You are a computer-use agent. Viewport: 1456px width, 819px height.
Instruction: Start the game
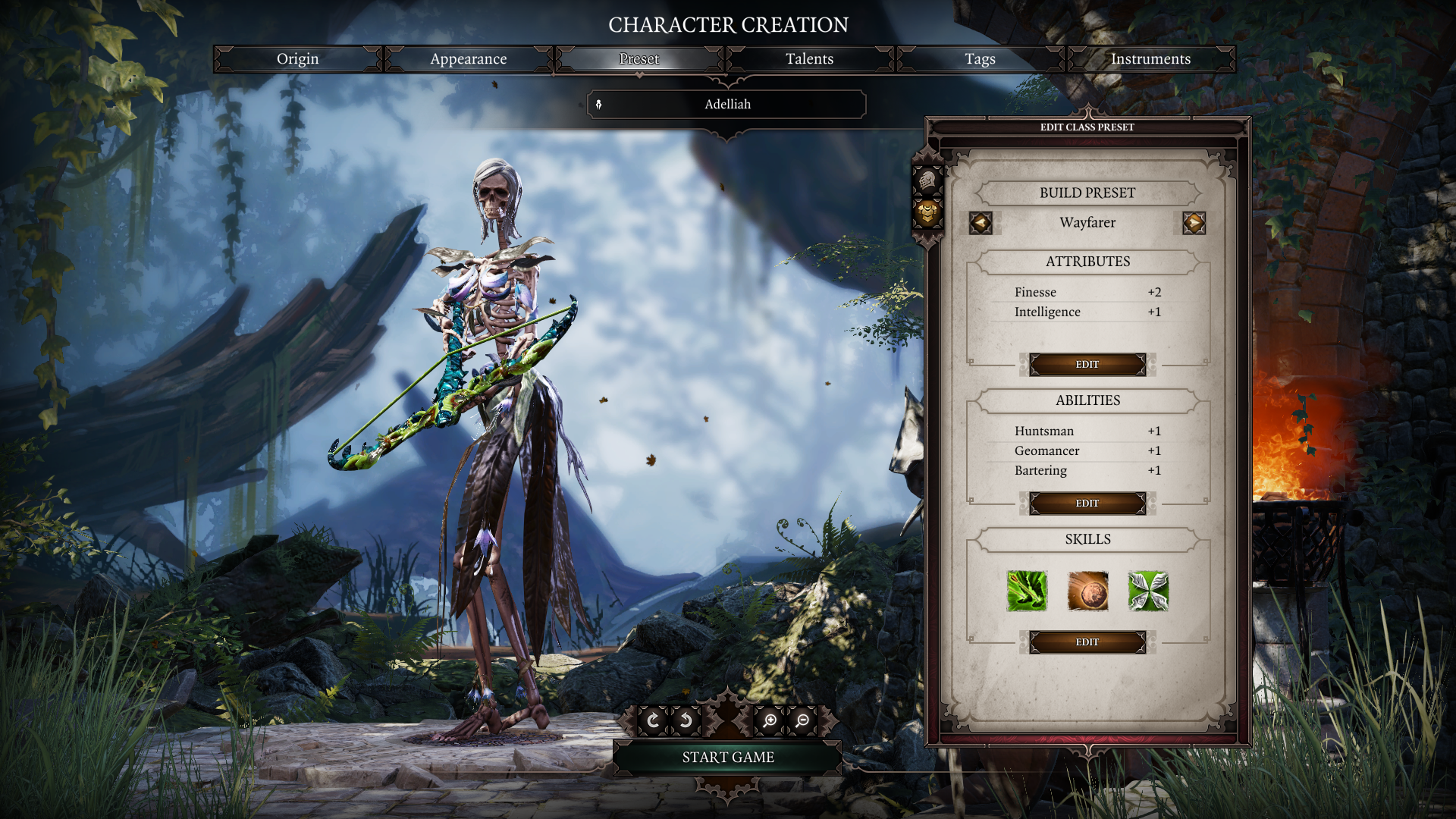727,758
